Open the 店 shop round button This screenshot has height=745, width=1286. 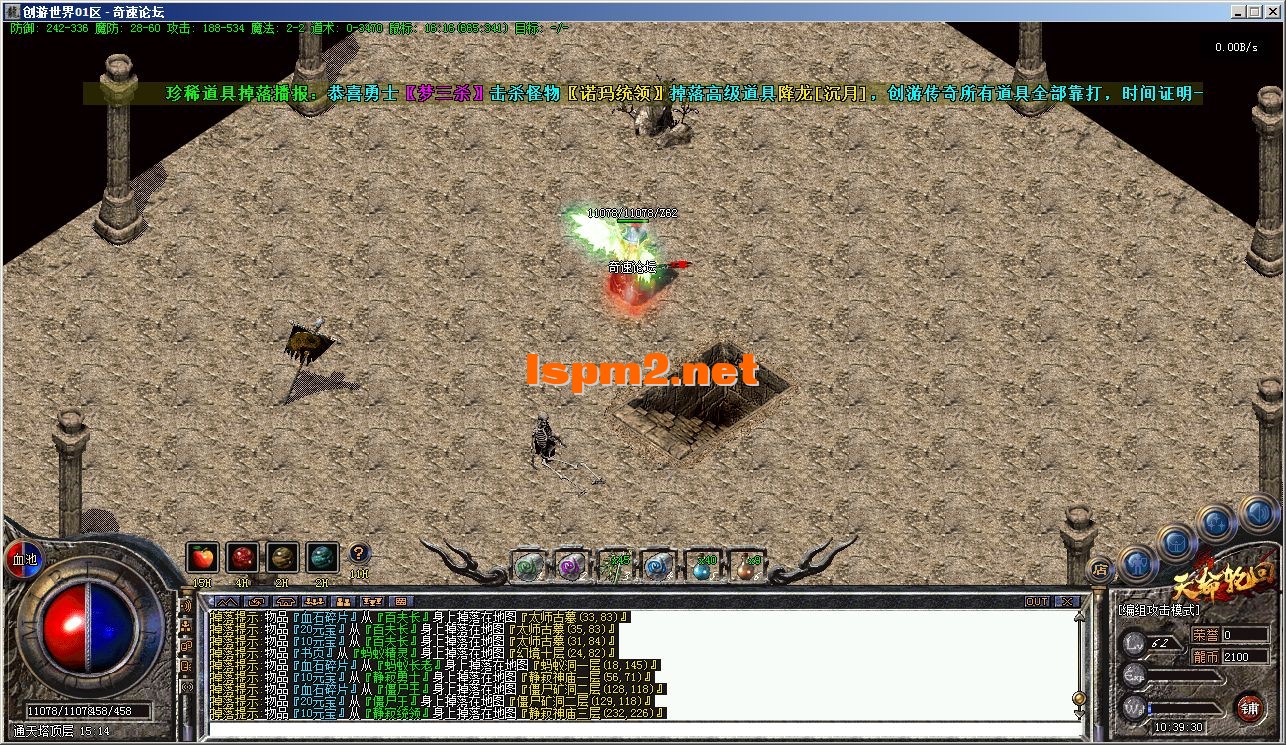[x=1099, y=569]
